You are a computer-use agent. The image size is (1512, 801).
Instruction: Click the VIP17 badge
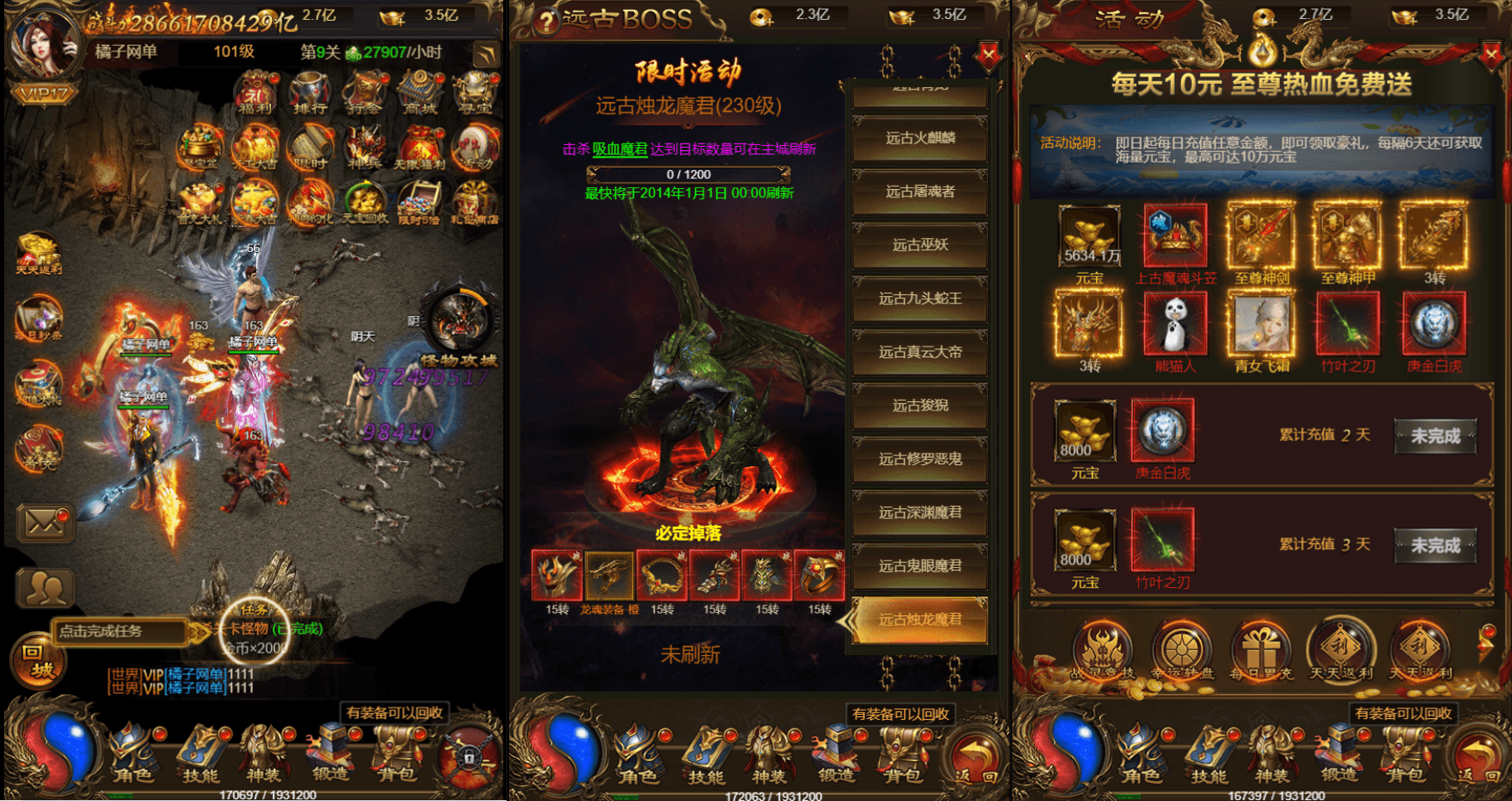click(45, 93)
